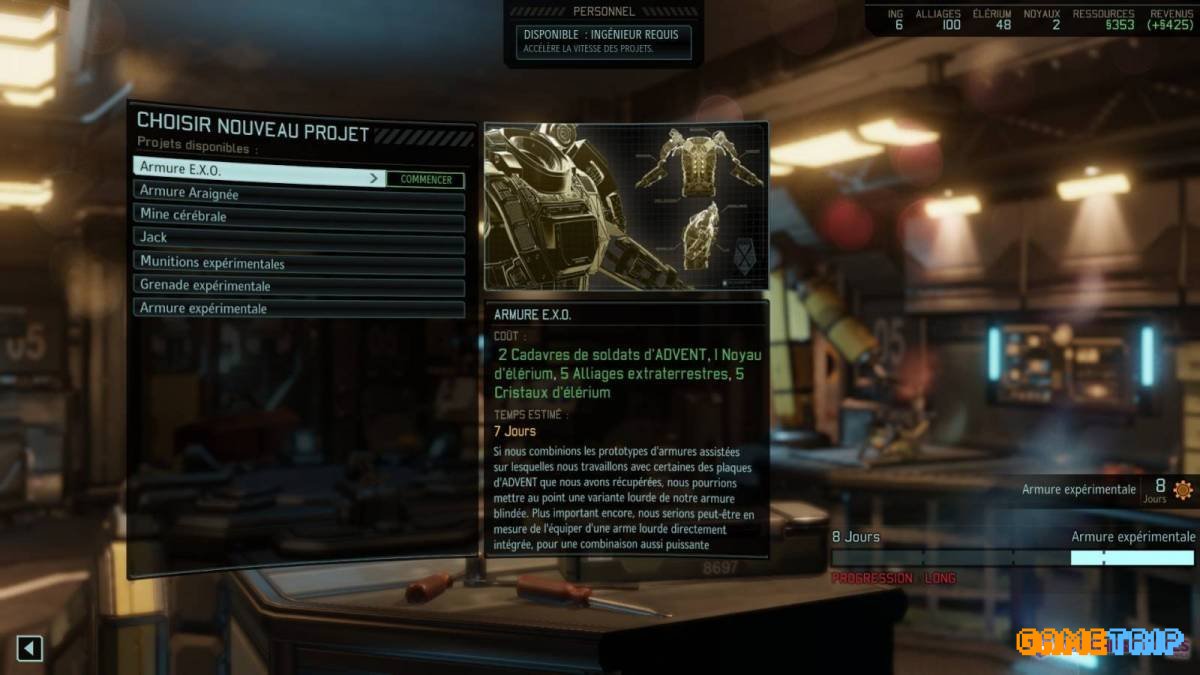Select the Grenade expérimentale project
The width and height of the screenshot is (1200, 675).
click(298, 286)
